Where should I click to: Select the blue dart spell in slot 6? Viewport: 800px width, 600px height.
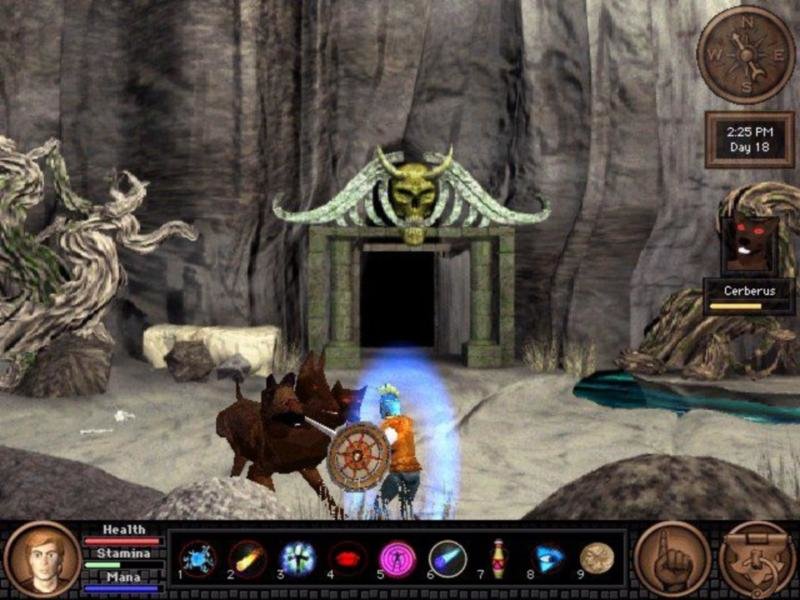point(447,558)
